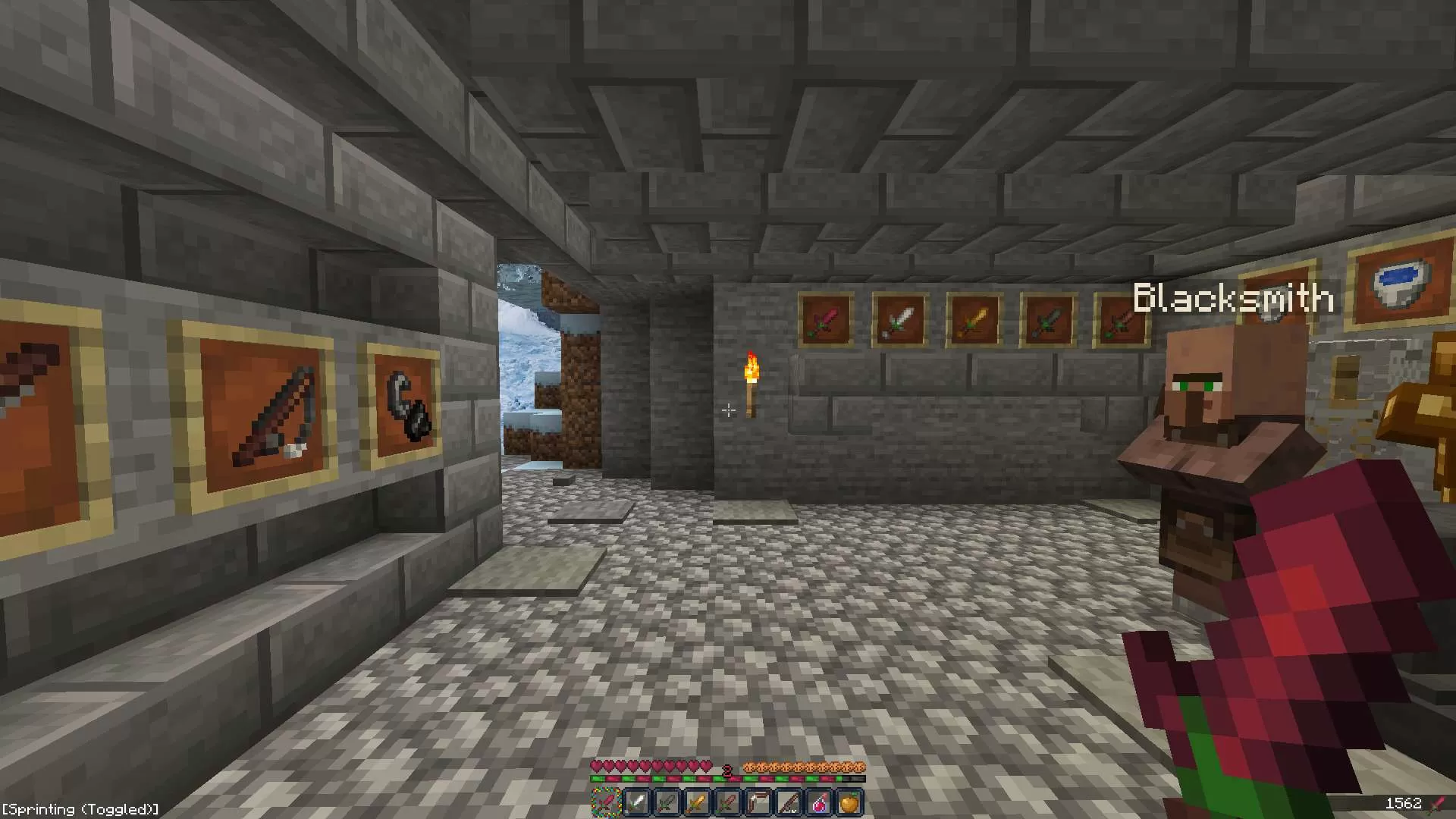This screenshot has width=1456, height=819.
Task: Click the torch on the back wall
Action: tap(752, 383)
